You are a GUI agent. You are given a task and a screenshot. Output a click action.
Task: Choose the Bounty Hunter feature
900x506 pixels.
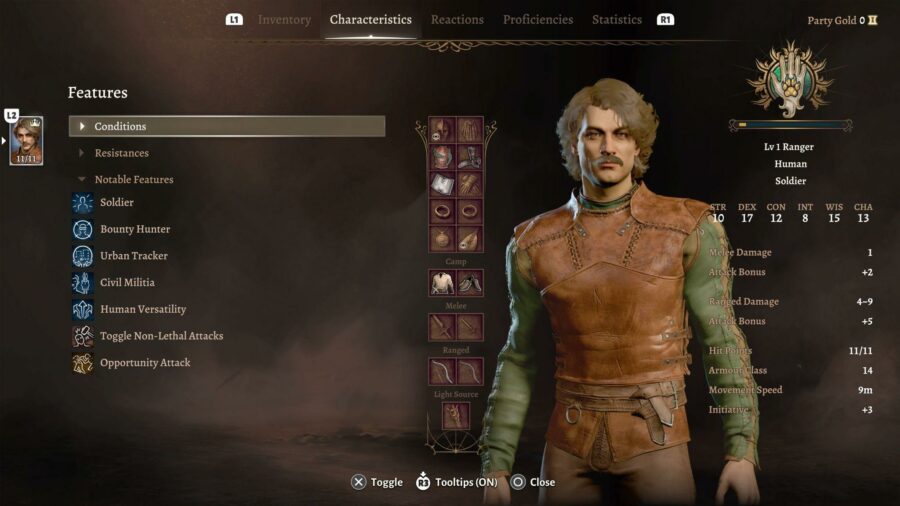pos(134,230)
